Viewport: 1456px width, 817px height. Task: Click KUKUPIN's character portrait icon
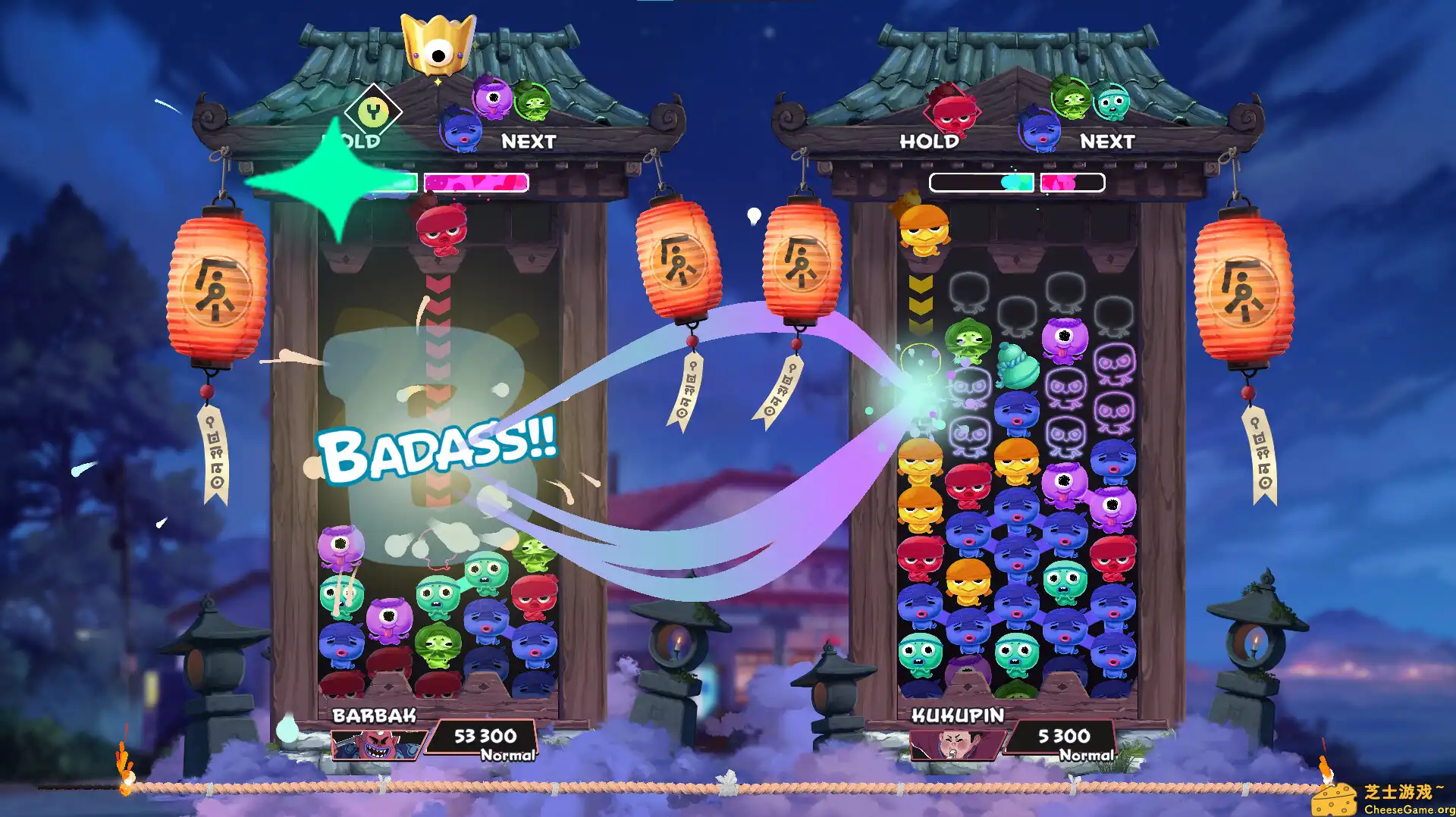[955, 745]
